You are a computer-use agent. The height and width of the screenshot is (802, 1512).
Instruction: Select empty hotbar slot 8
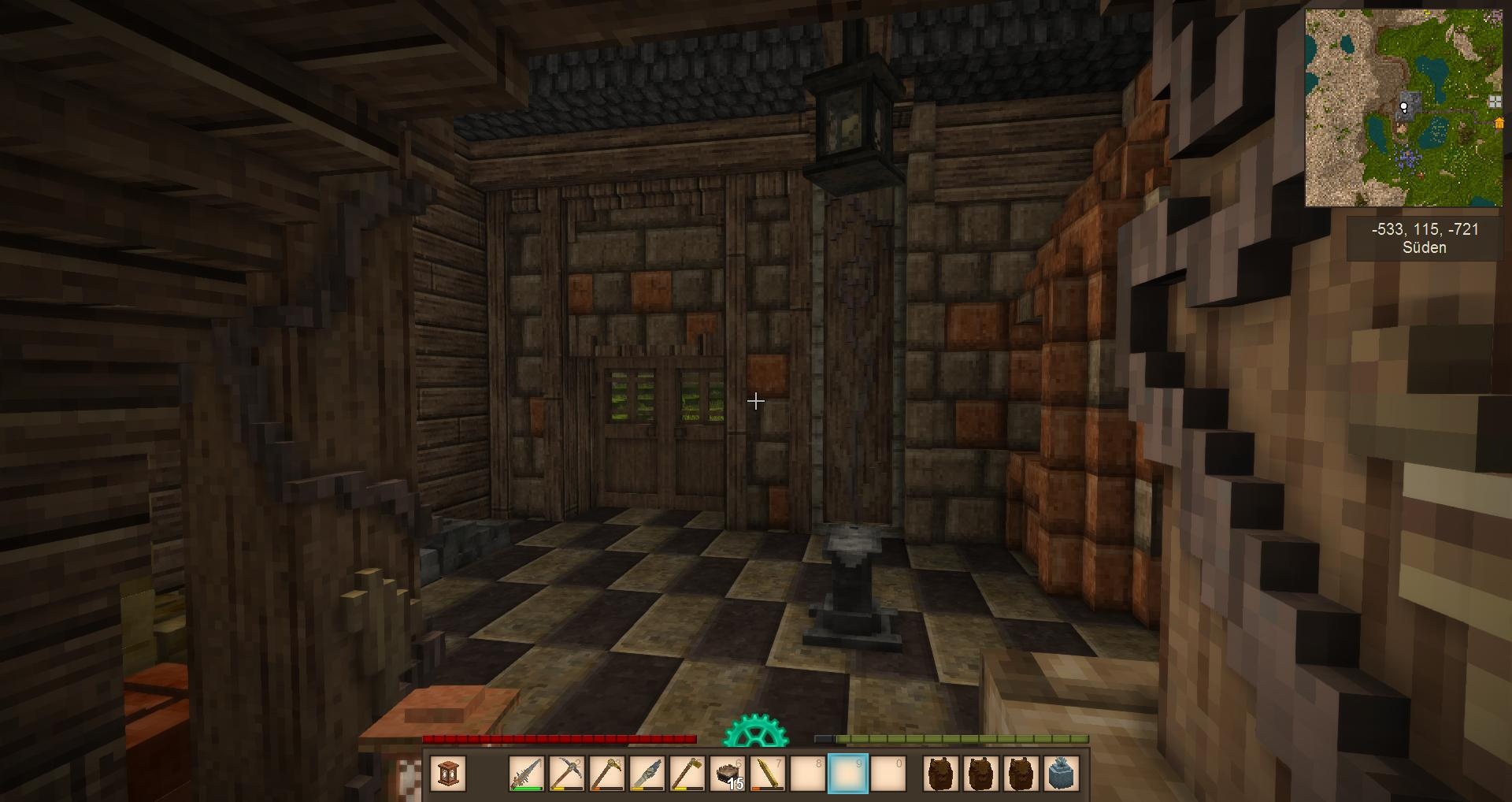point(808,774)
